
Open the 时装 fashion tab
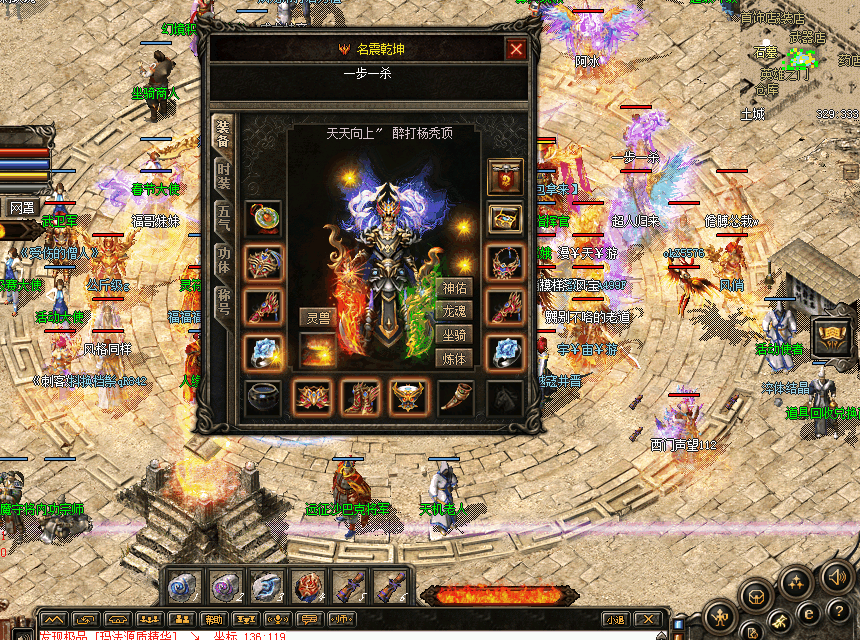coord(223,177)
